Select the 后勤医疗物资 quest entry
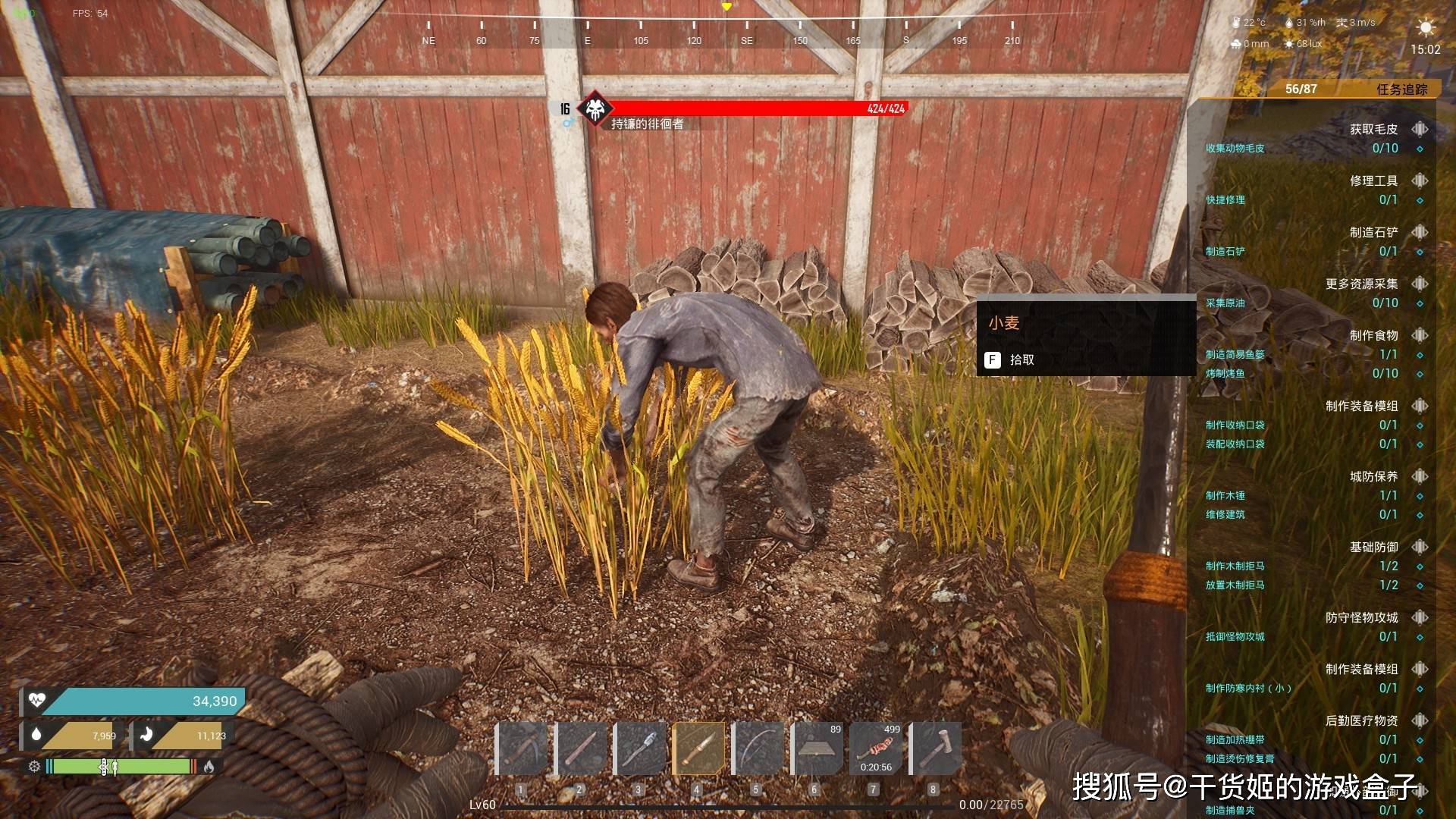This screenshot has width=1456, height=819. (x=1361, y=721)
